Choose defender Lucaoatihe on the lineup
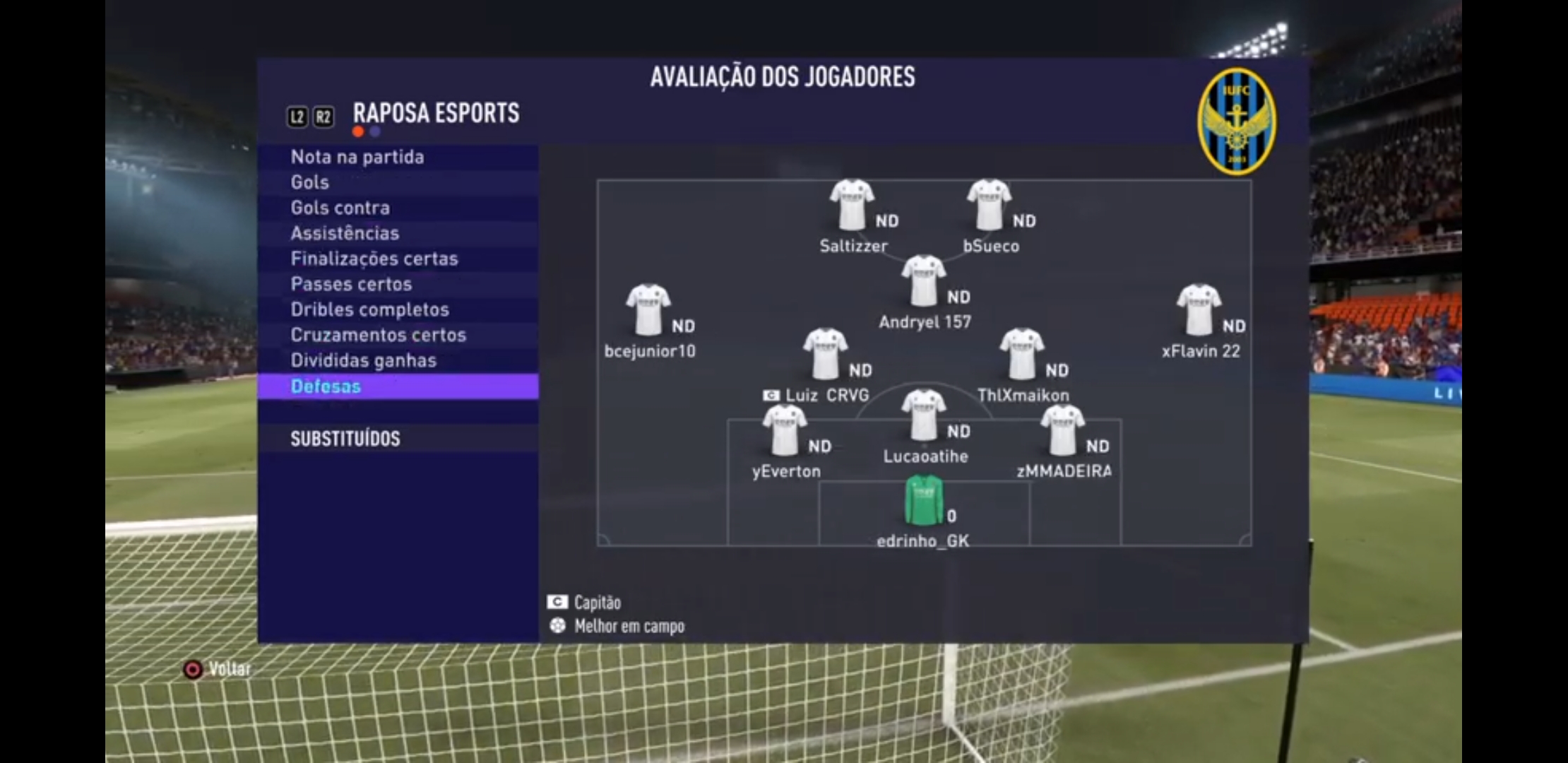This screenshot has width=1568, height=763. pyautogui.click(x=923, y=415)
